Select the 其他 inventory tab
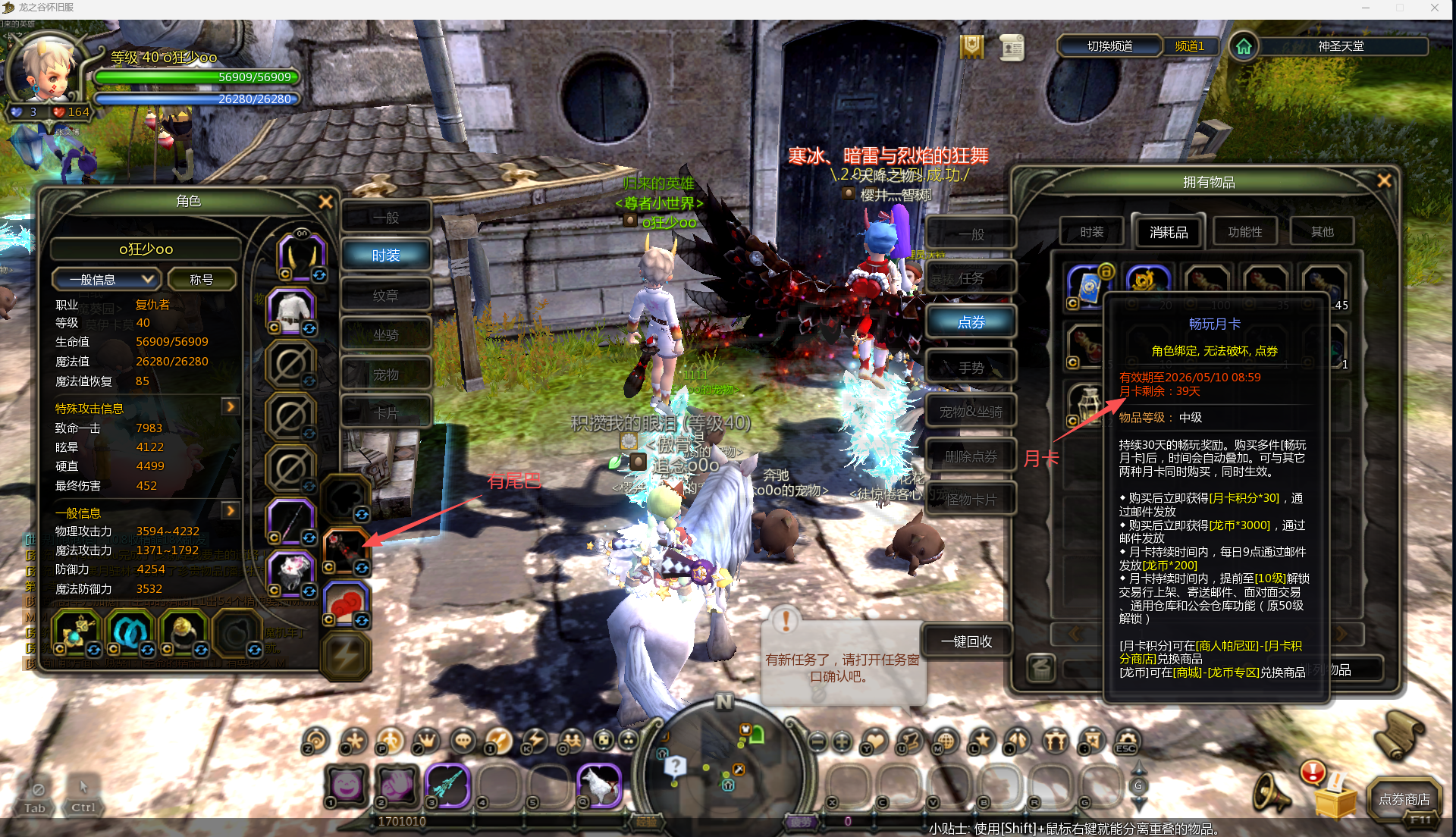Viewport: 1456px width, 837px height. coord(1322,232)
